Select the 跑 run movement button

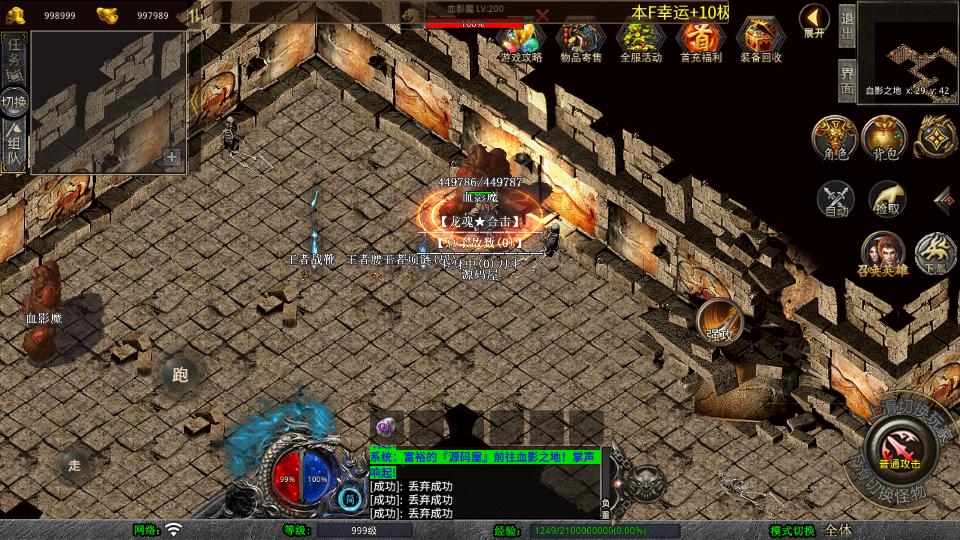(180, 376)
